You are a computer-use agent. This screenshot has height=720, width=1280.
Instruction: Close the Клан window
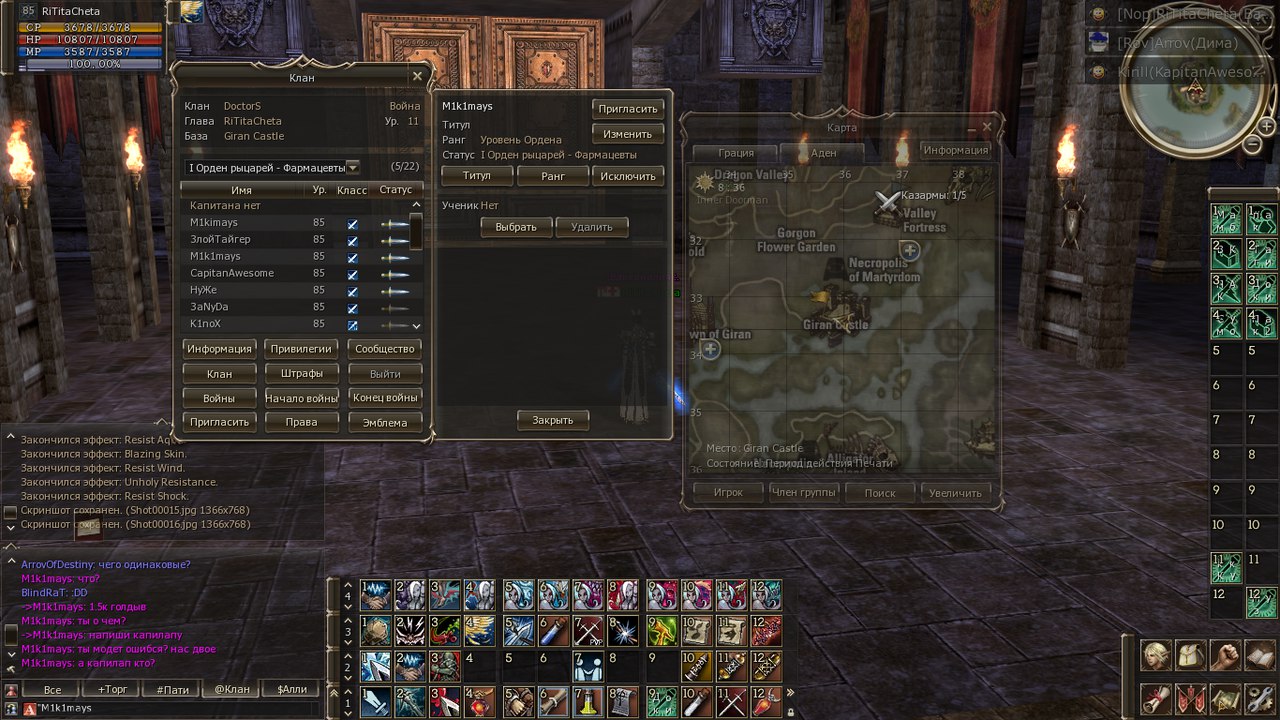(417, 77)
